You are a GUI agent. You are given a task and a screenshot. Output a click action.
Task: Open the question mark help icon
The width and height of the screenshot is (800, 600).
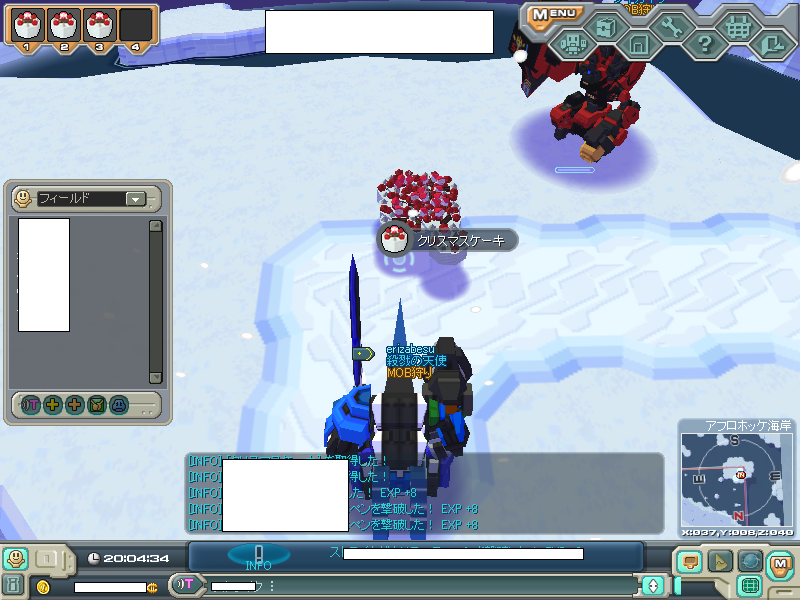click(x=705, y=44)
